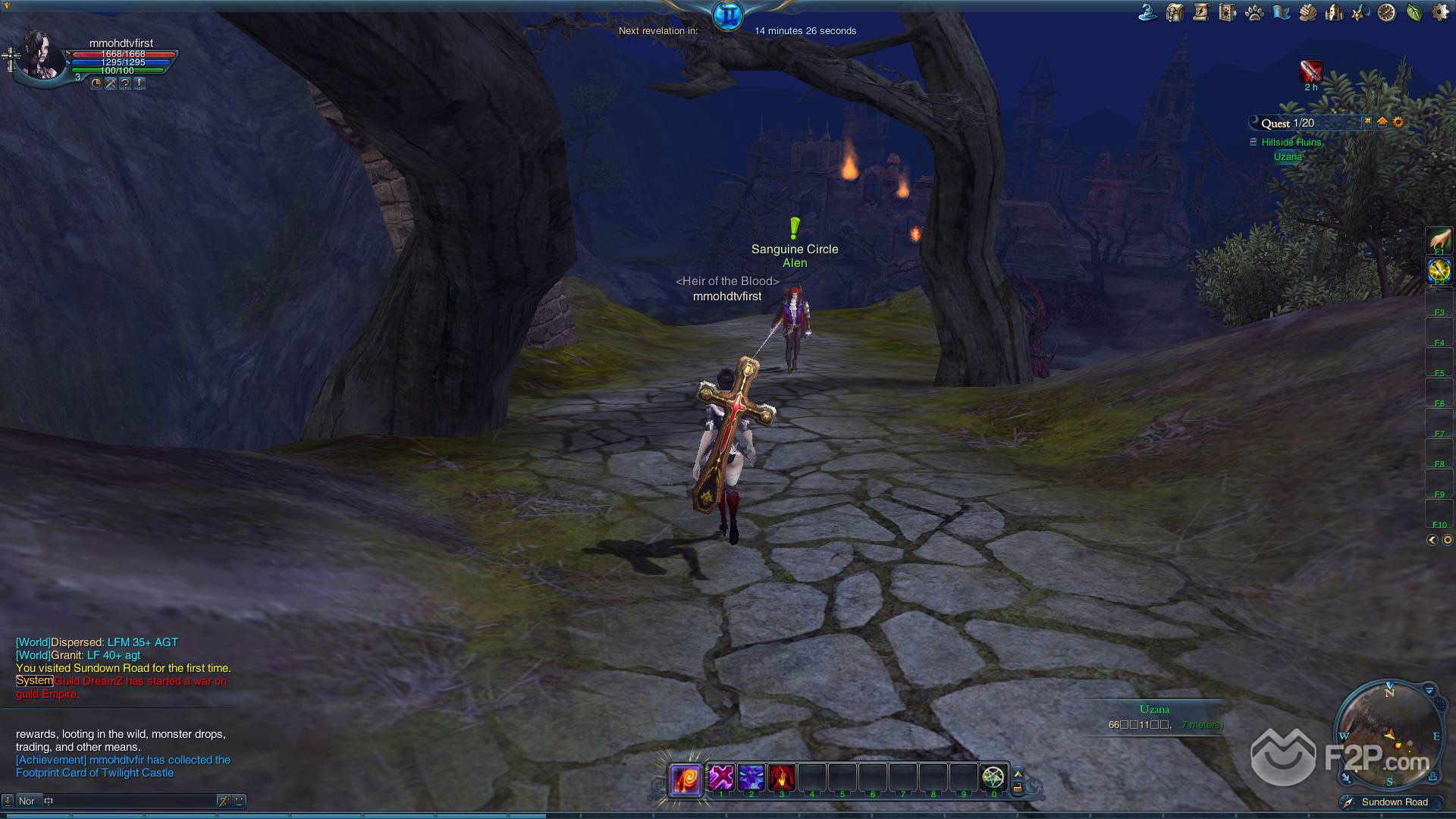Select the Hillside Ruins quest entry
The image size is (1456, 819).
(1291, 143)
